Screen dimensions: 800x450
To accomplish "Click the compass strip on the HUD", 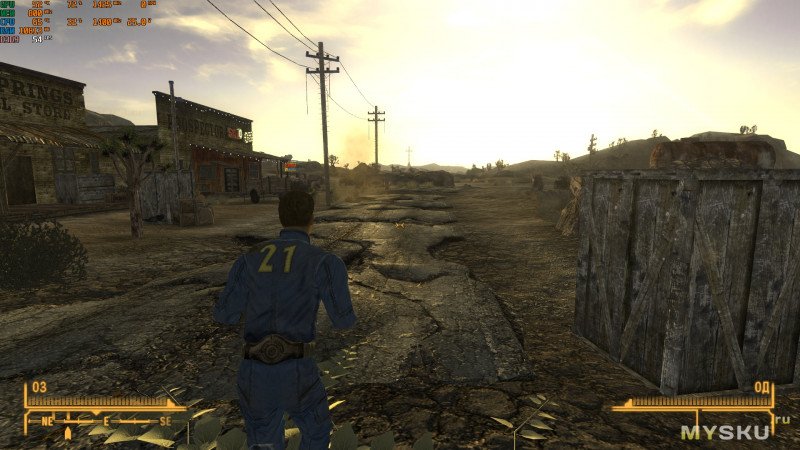I will tap(105, 423).
